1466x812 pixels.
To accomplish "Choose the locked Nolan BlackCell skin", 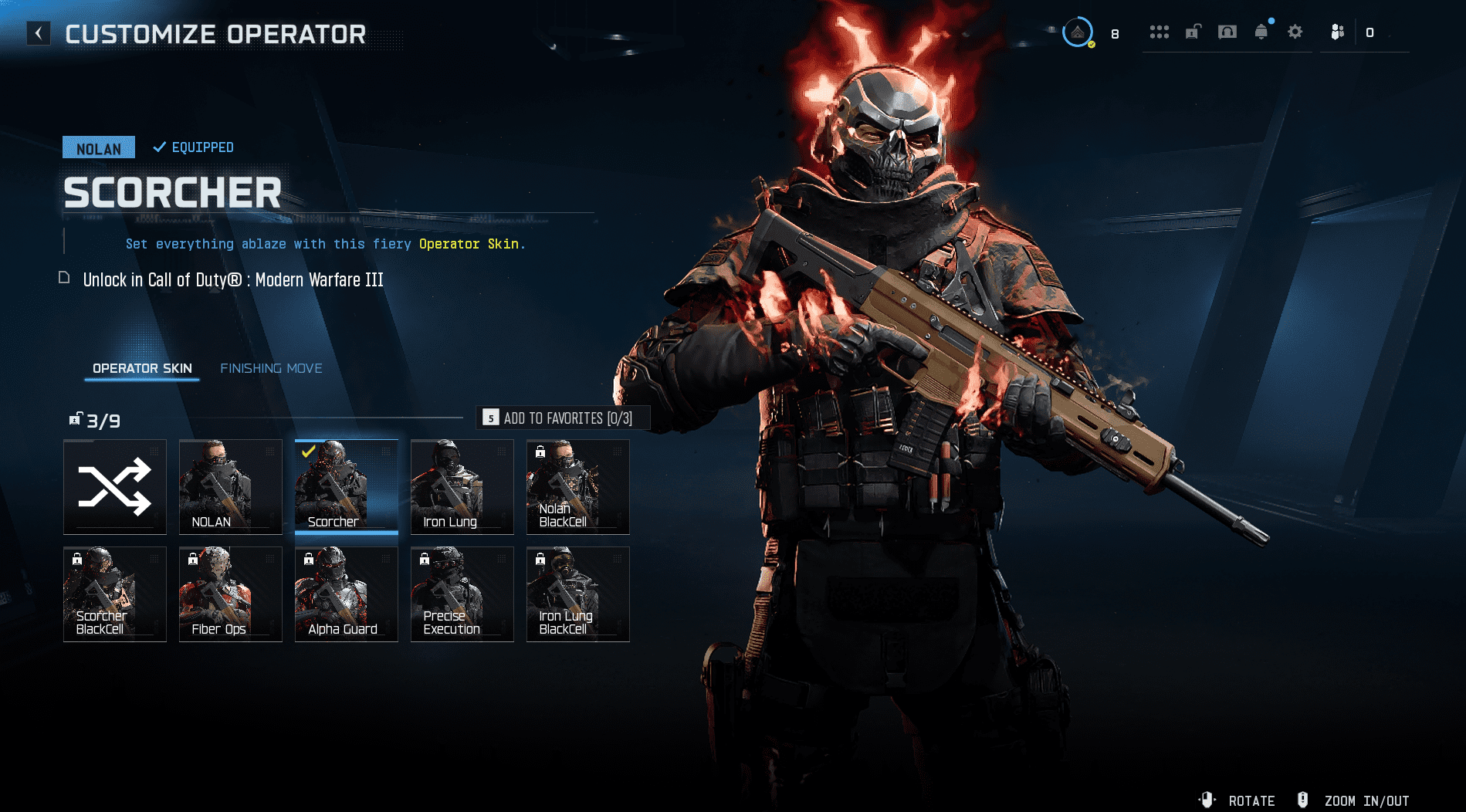I will tap(578, 487).
